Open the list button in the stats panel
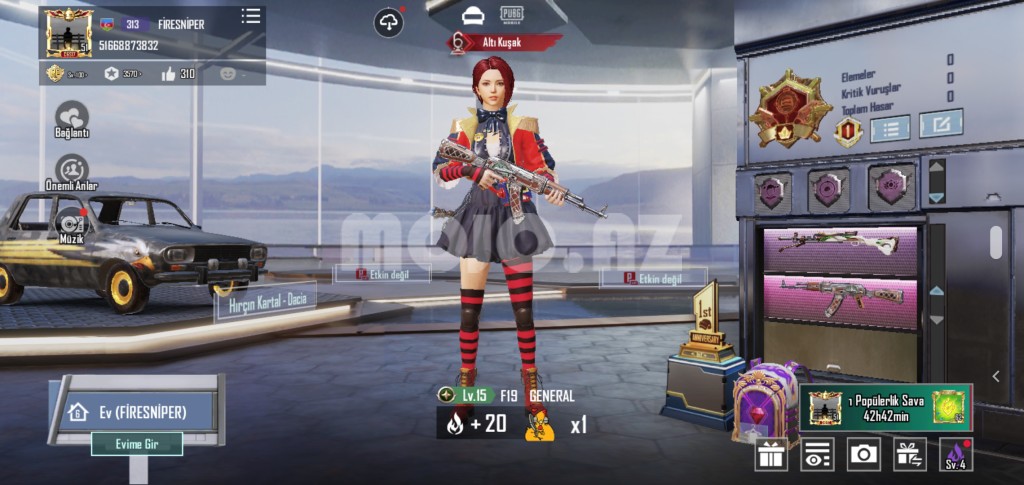The image size is (1024, 485). click(x=889, y=127)
